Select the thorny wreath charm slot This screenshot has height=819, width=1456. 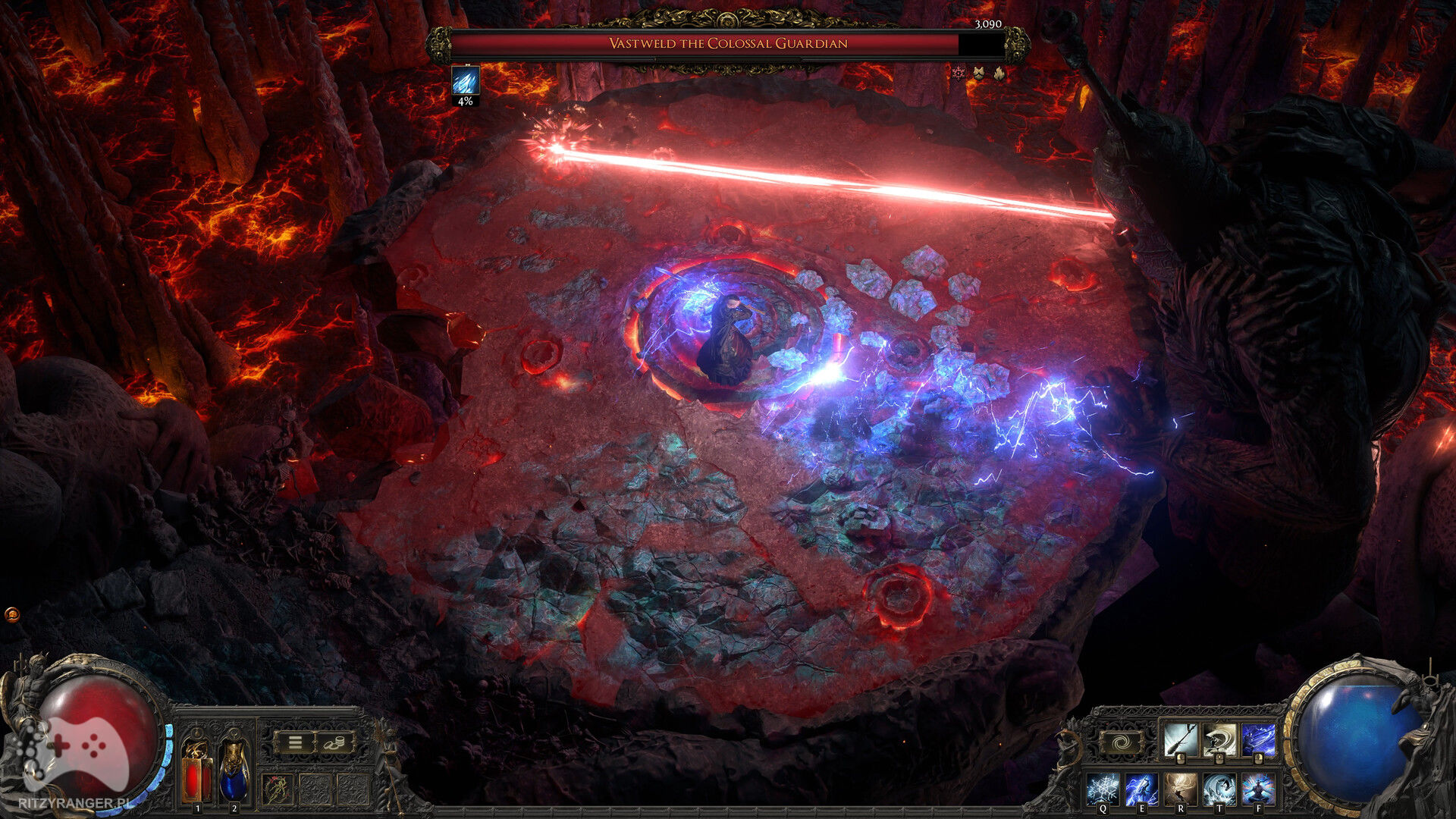coord(278,789)
